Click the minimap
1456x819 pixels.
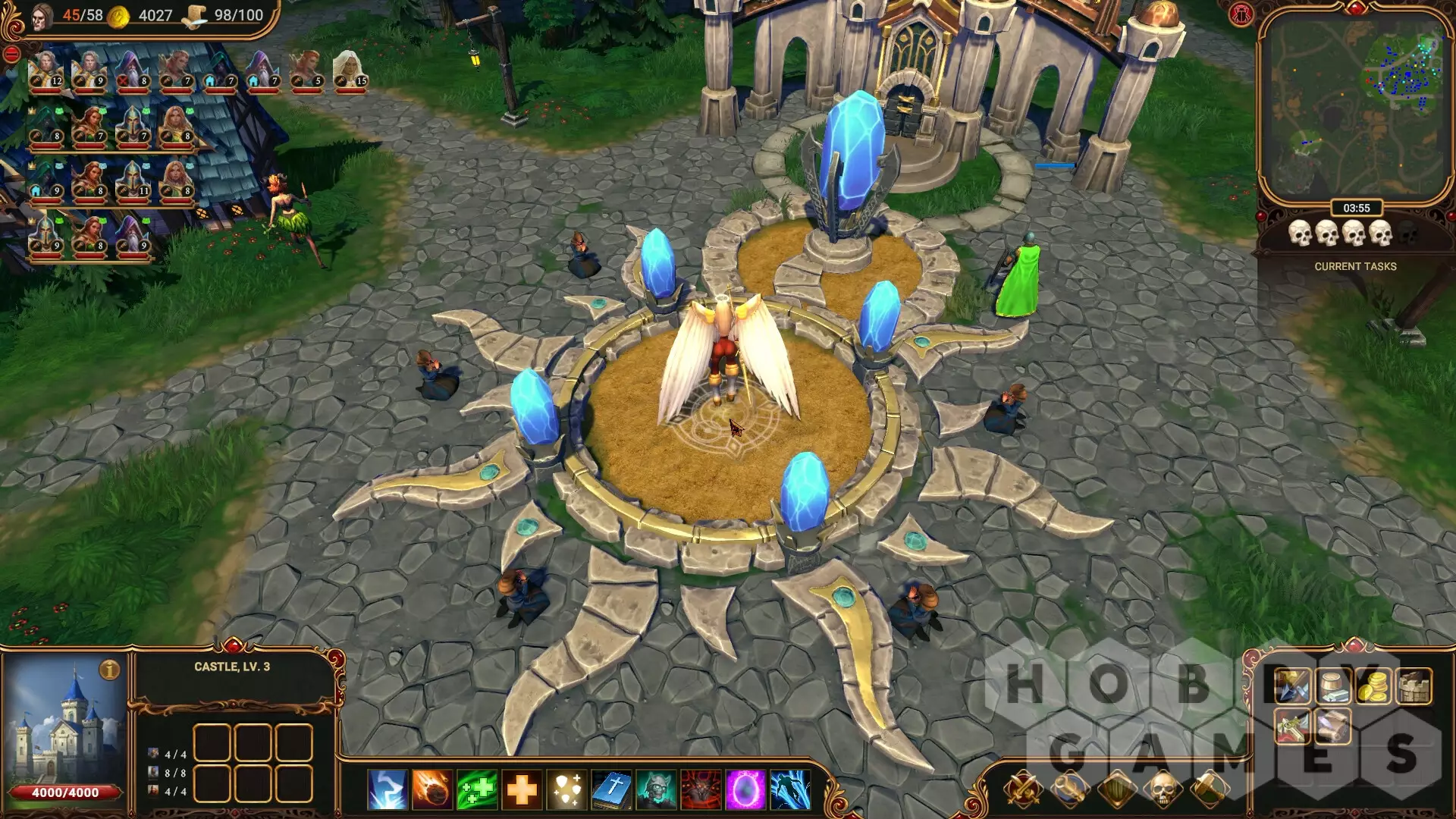(1354, 106)
